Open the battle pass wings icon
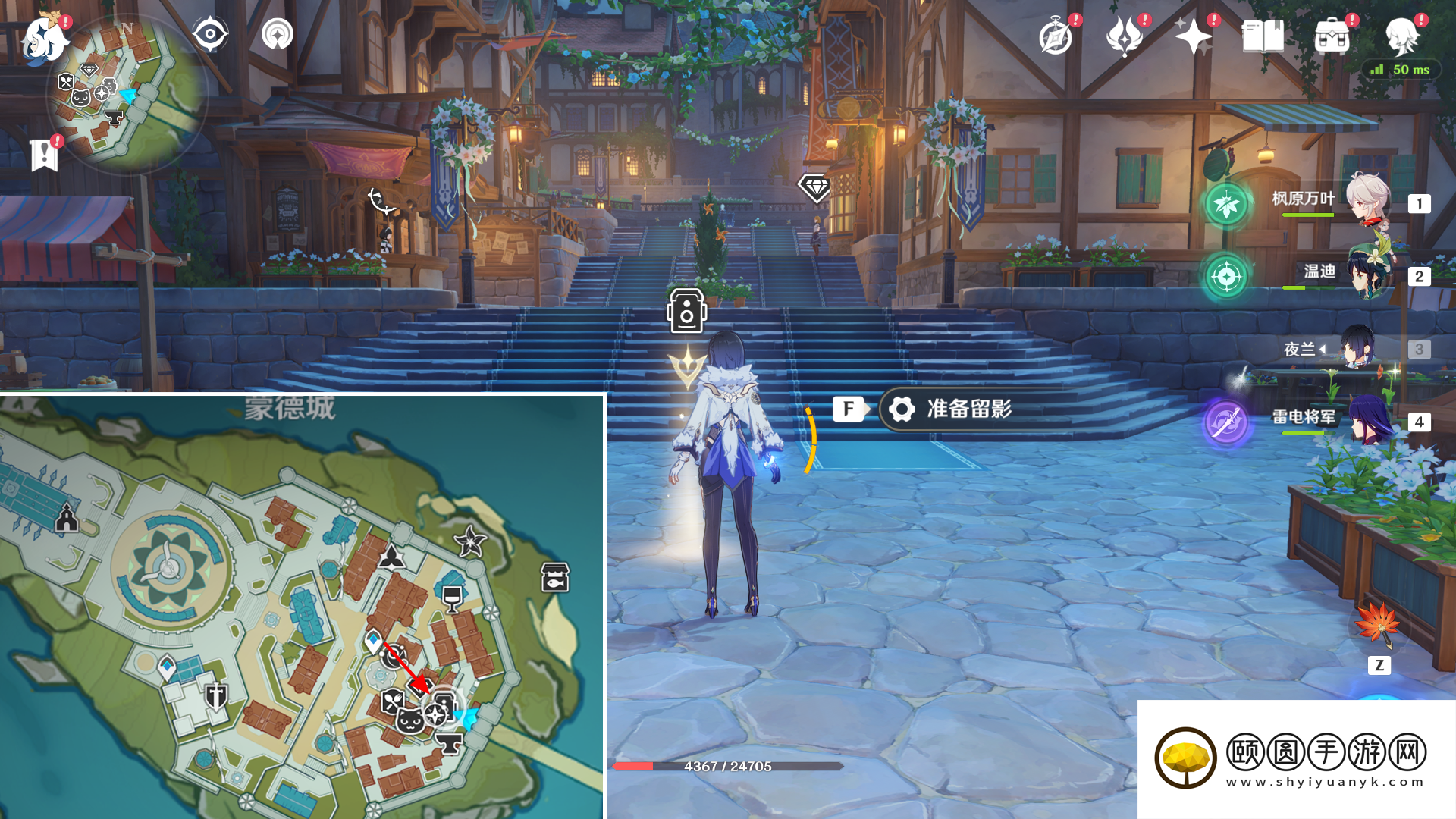The image size is (1456, 819). click(1124, 36)
